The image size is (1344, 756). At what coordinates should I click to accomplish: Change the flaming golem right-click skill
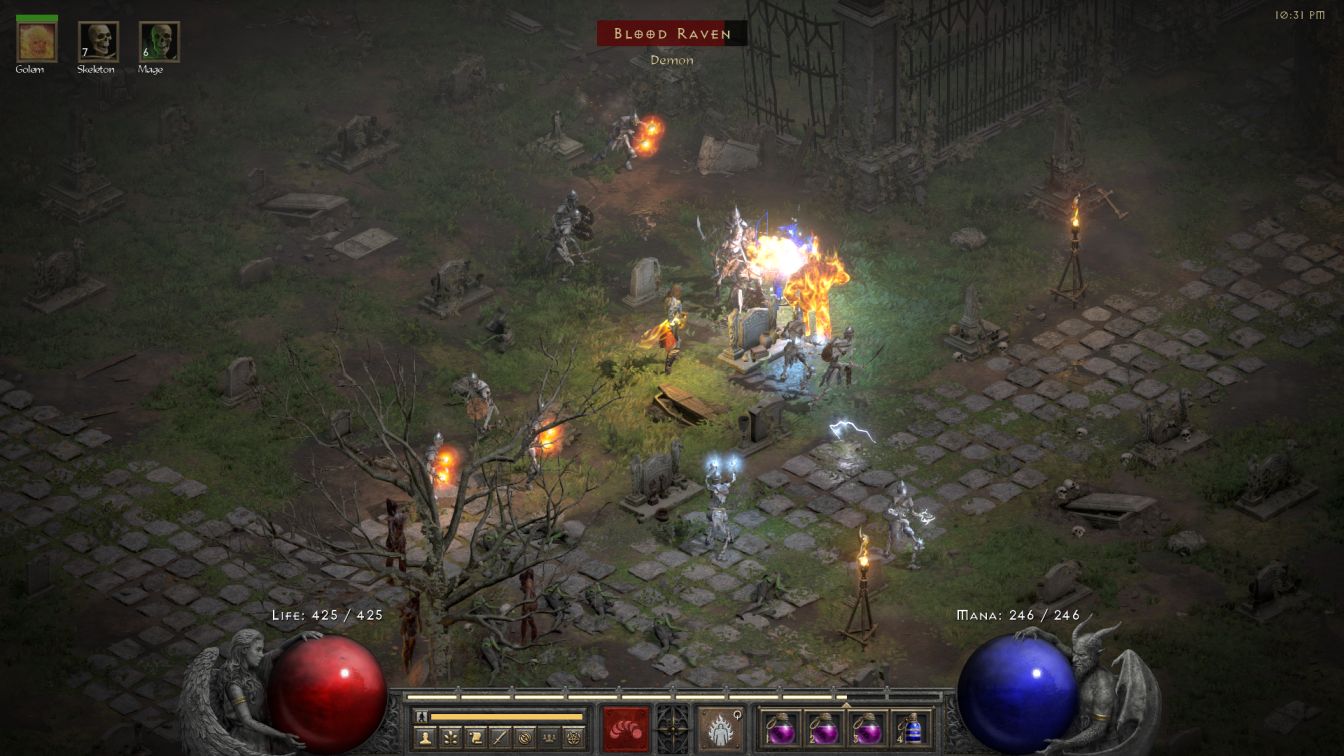719,728
